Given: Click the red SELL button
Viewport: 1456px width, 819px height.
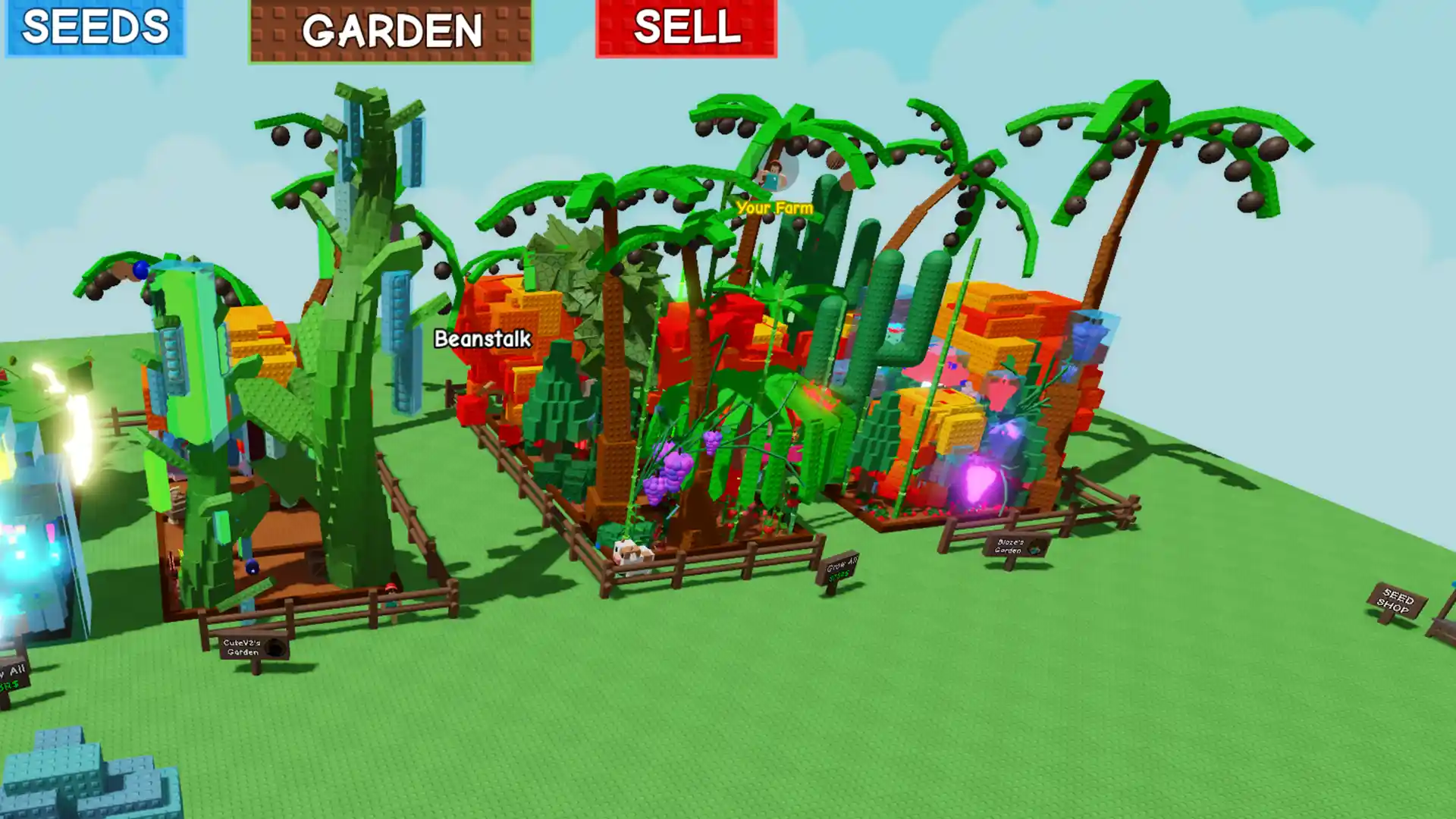Looking at the screenshot, I should pos(685,29).
